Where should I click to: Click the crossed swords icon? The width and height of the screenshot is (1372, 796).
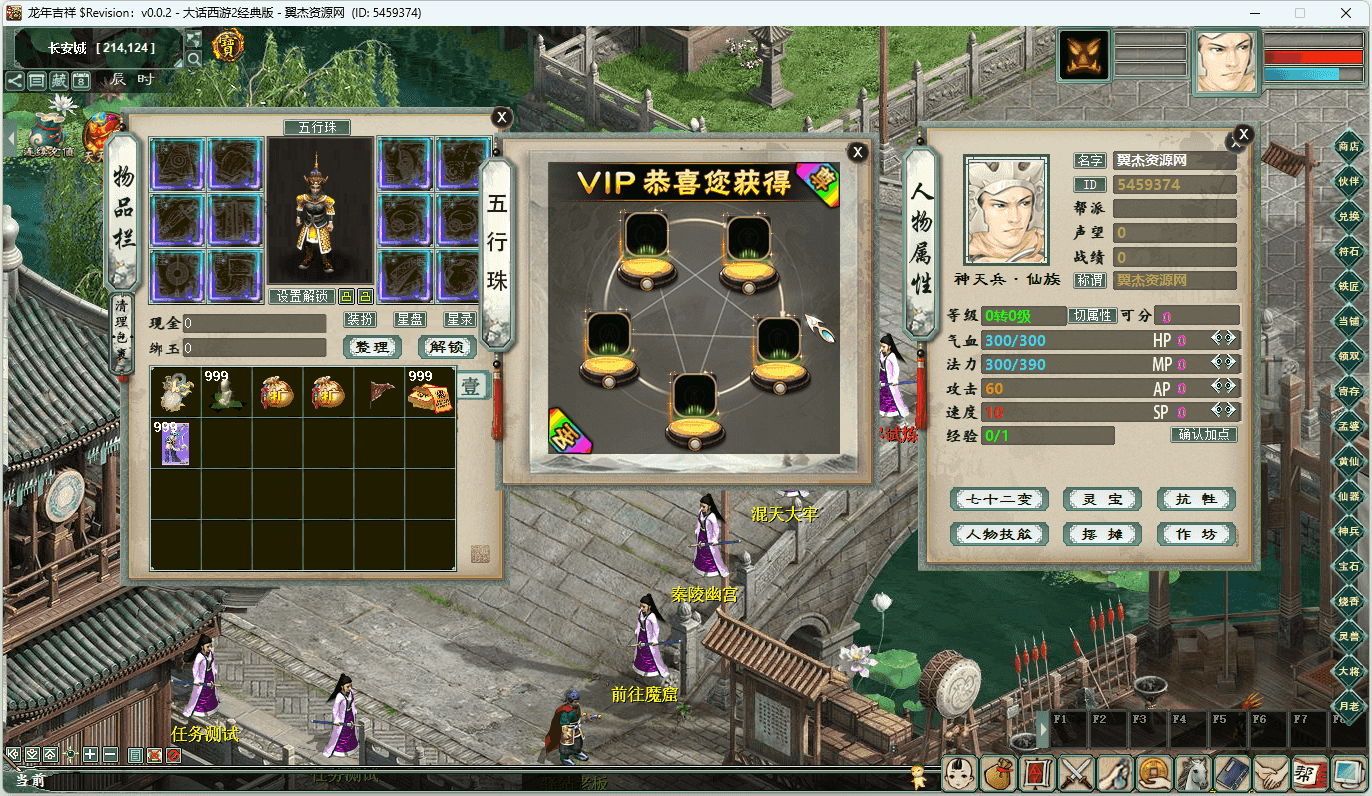pos(1075,773)
